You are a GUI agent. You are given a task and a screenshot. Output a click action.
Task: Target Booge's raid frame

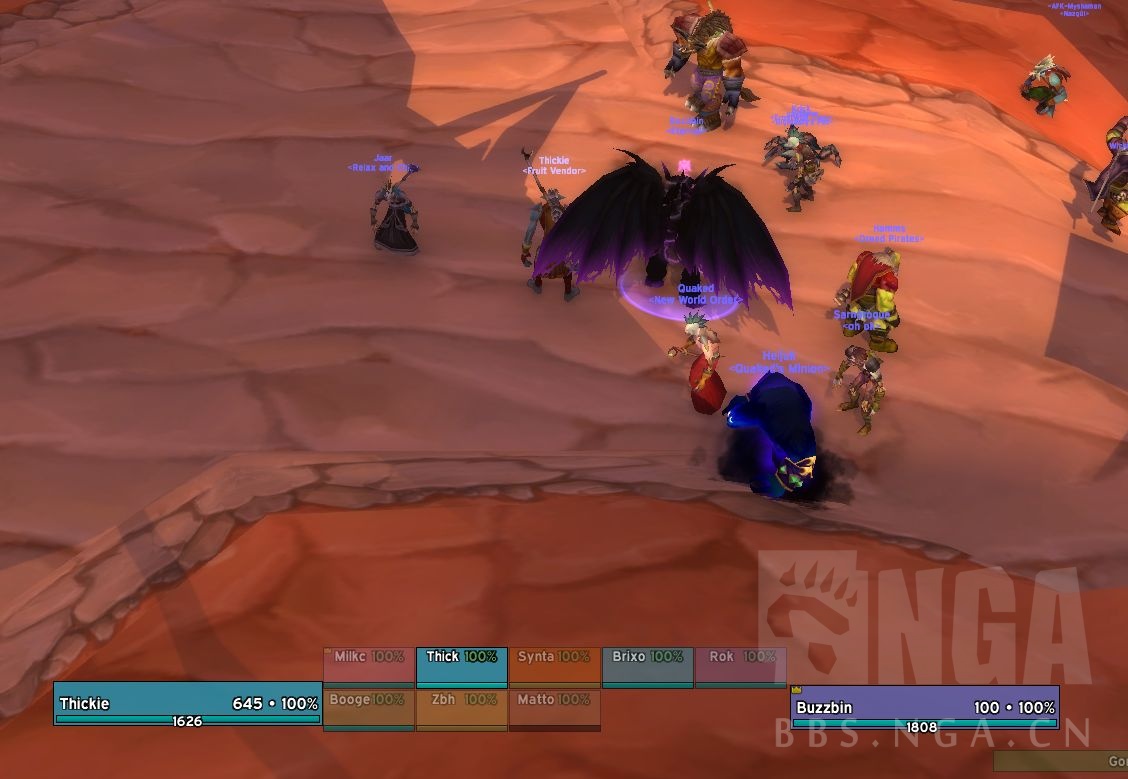(368, 710)
